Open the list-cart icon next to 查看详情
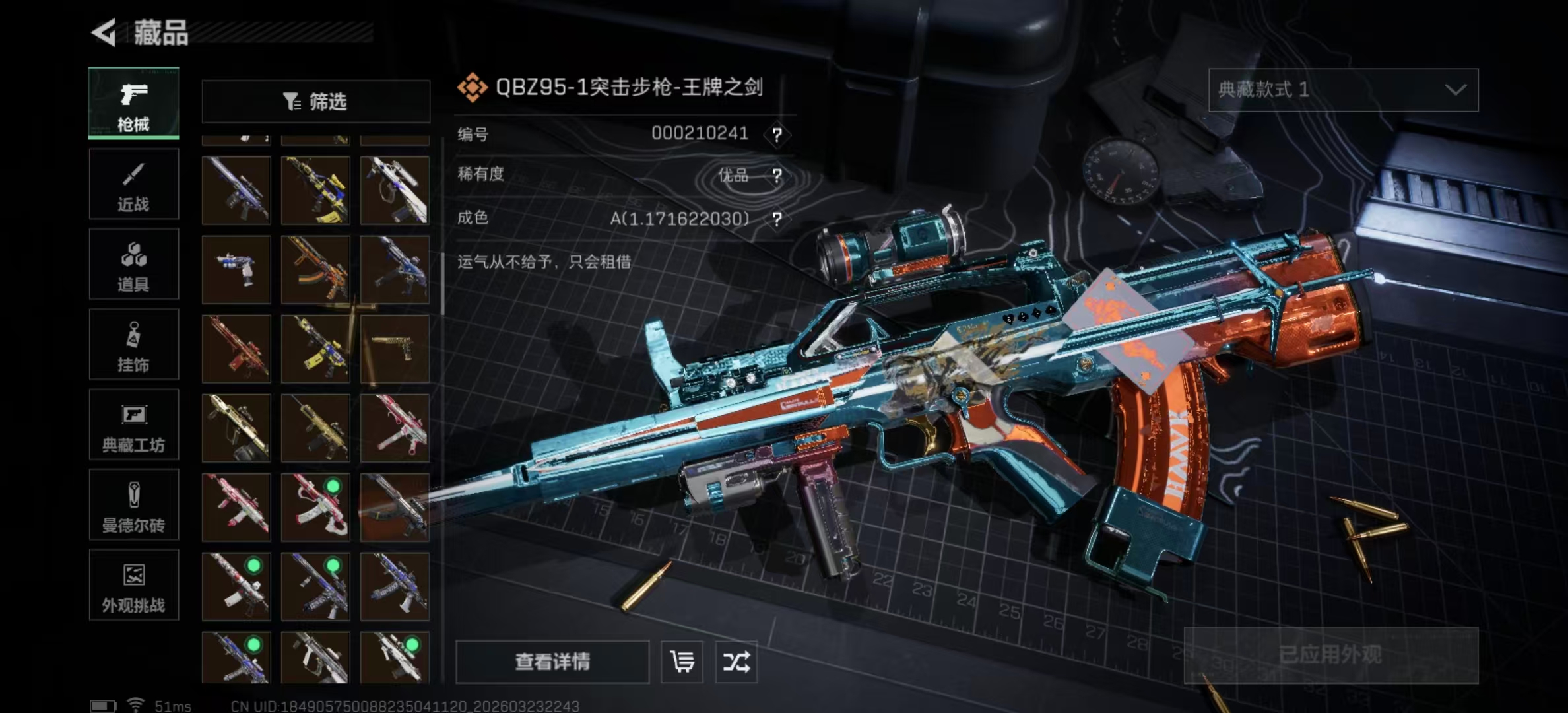Viewport: 1568px width, 713px height. tap(682, 662)
